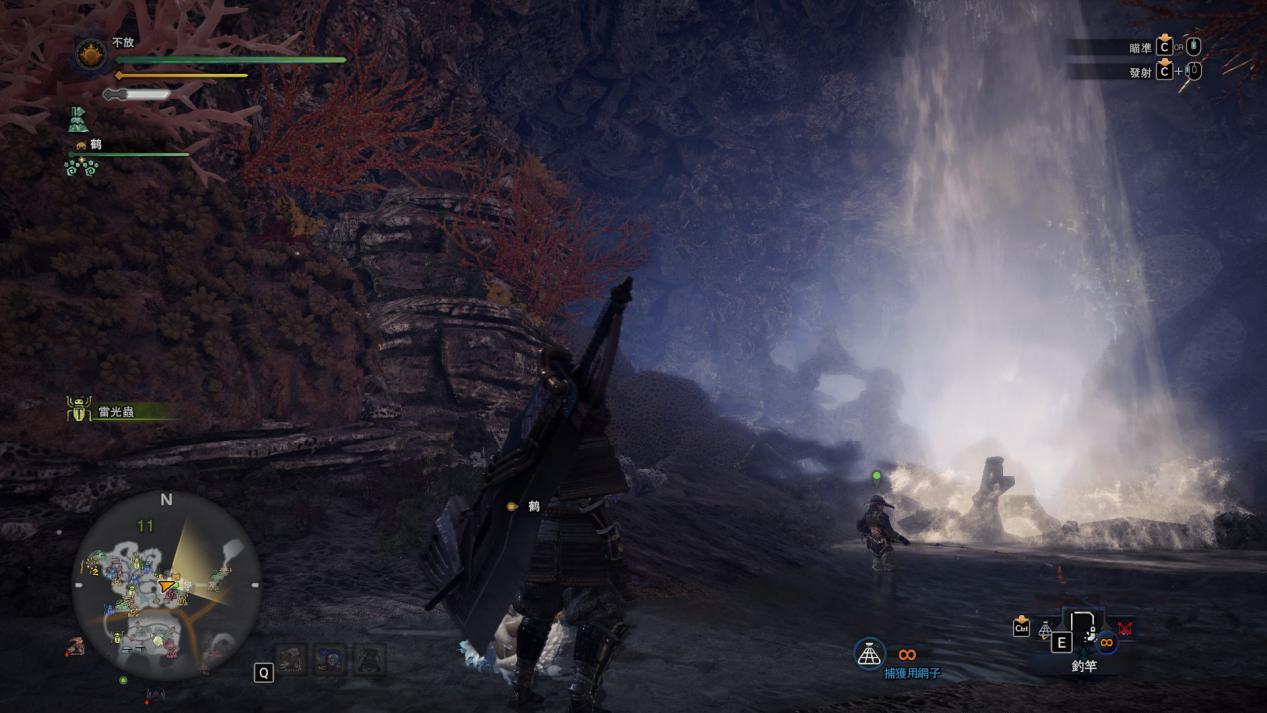Open the circular minimap

166,587
